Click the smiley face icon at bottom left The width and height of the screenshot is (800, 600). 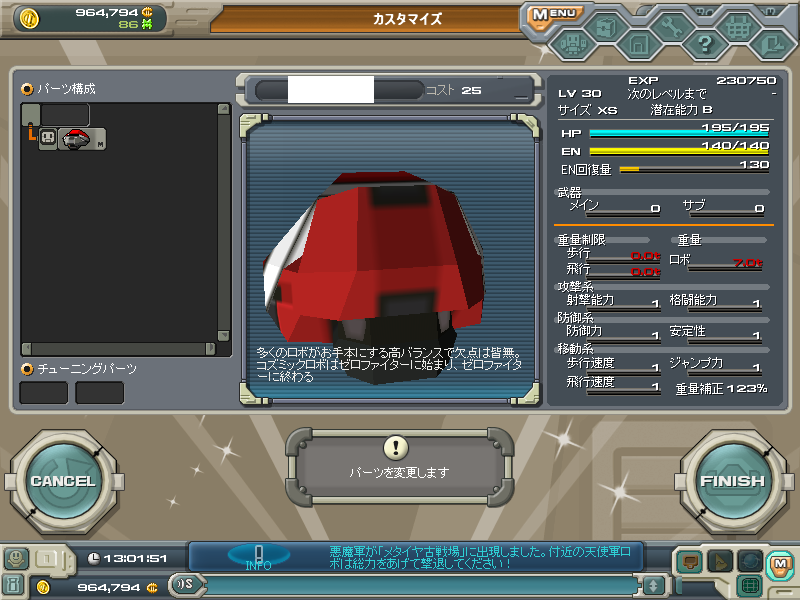point(14,558)
